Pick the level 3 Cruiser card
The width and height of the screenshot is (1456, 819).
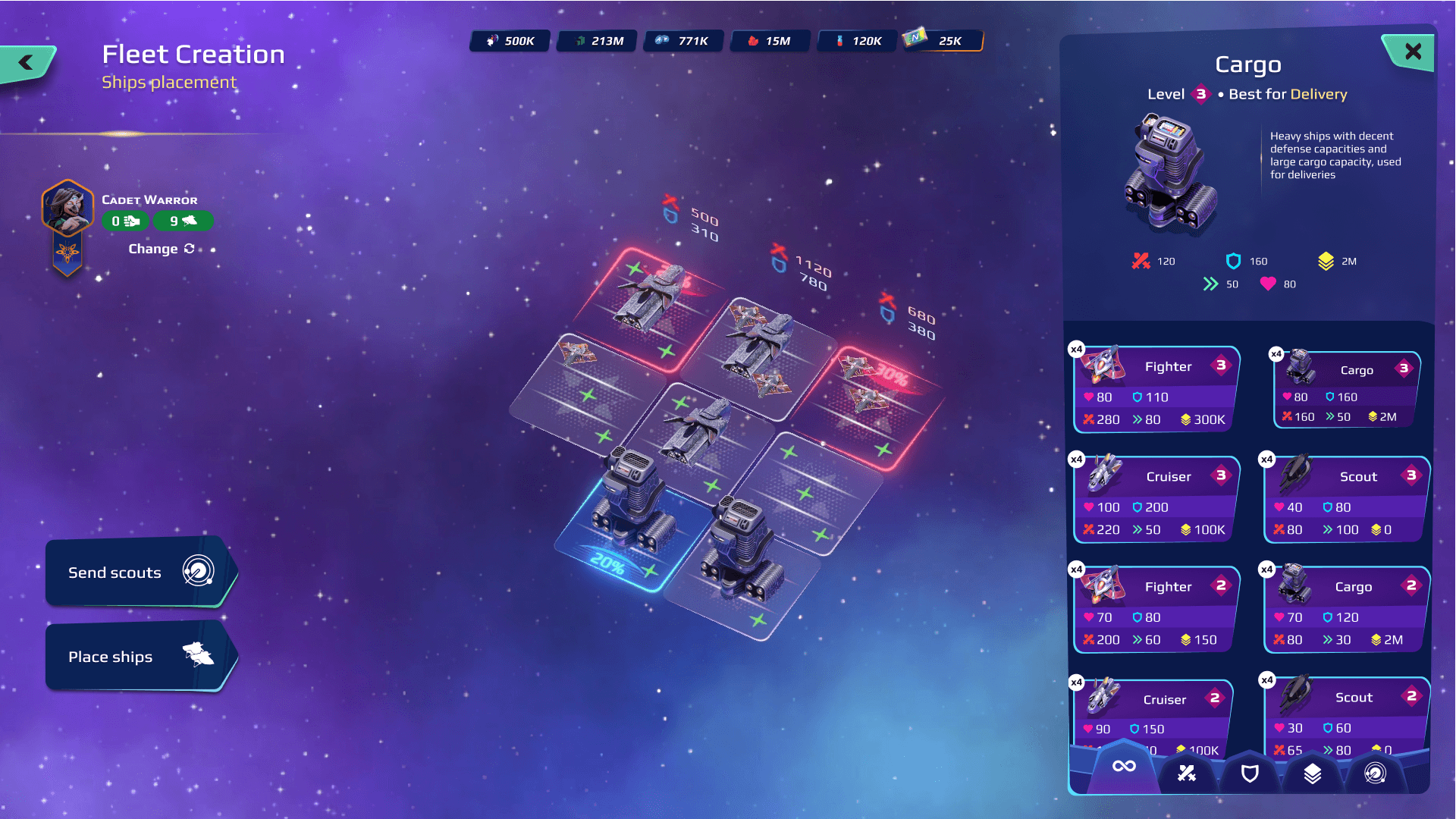click(x=1156, y=500)
